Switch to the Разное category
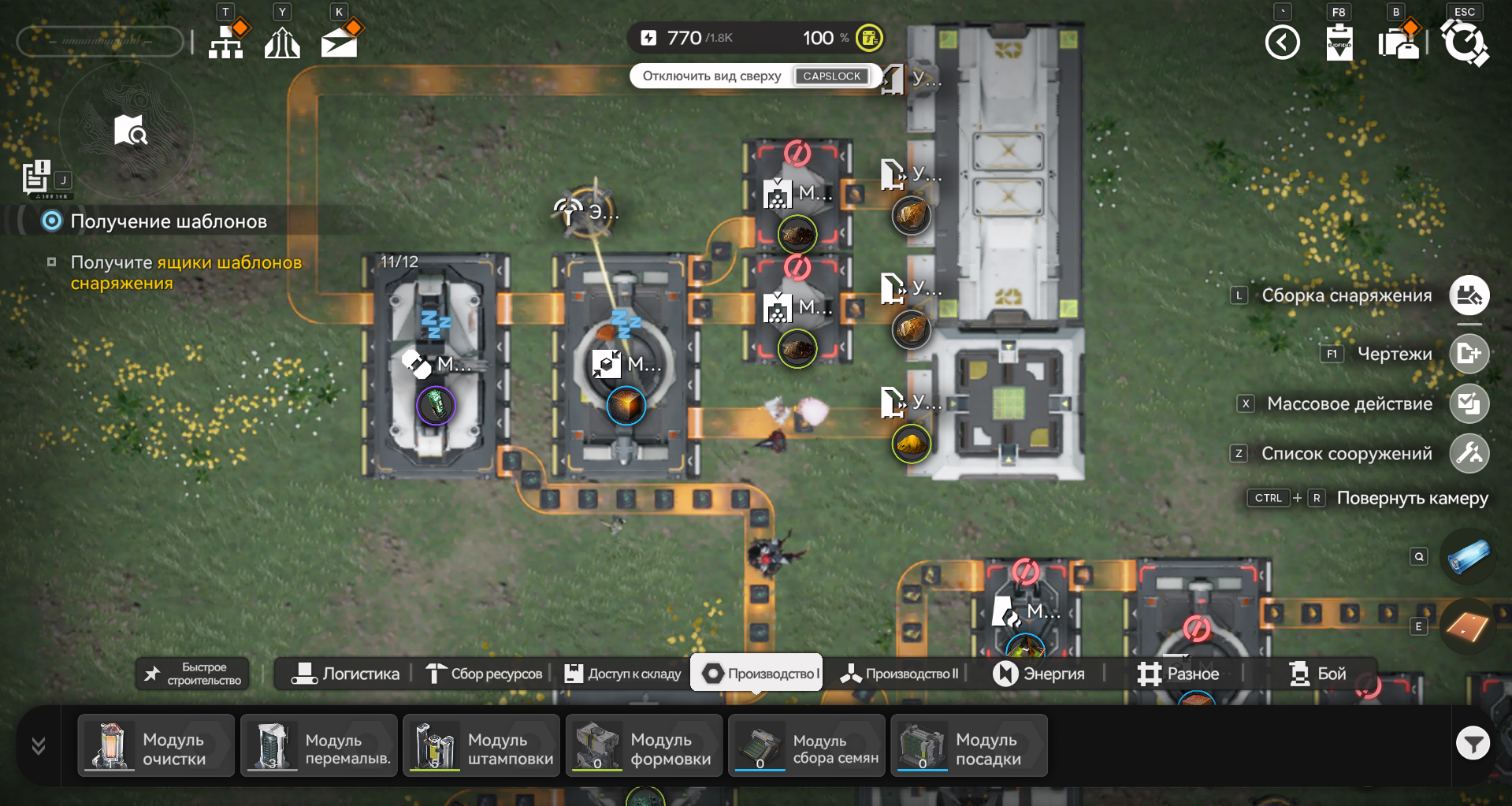Screen dimensions: 1512x806 tap(1178, 674)
